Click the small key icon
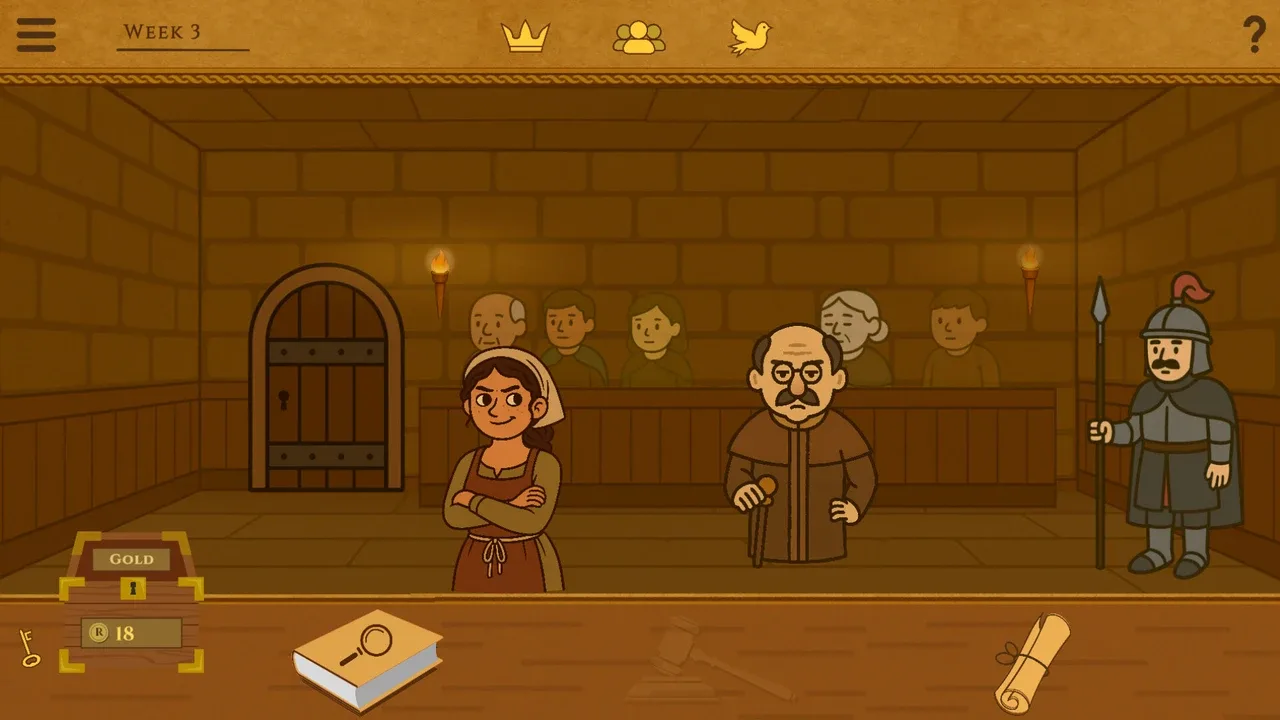The image size is (1280, 720). (29, 647)
